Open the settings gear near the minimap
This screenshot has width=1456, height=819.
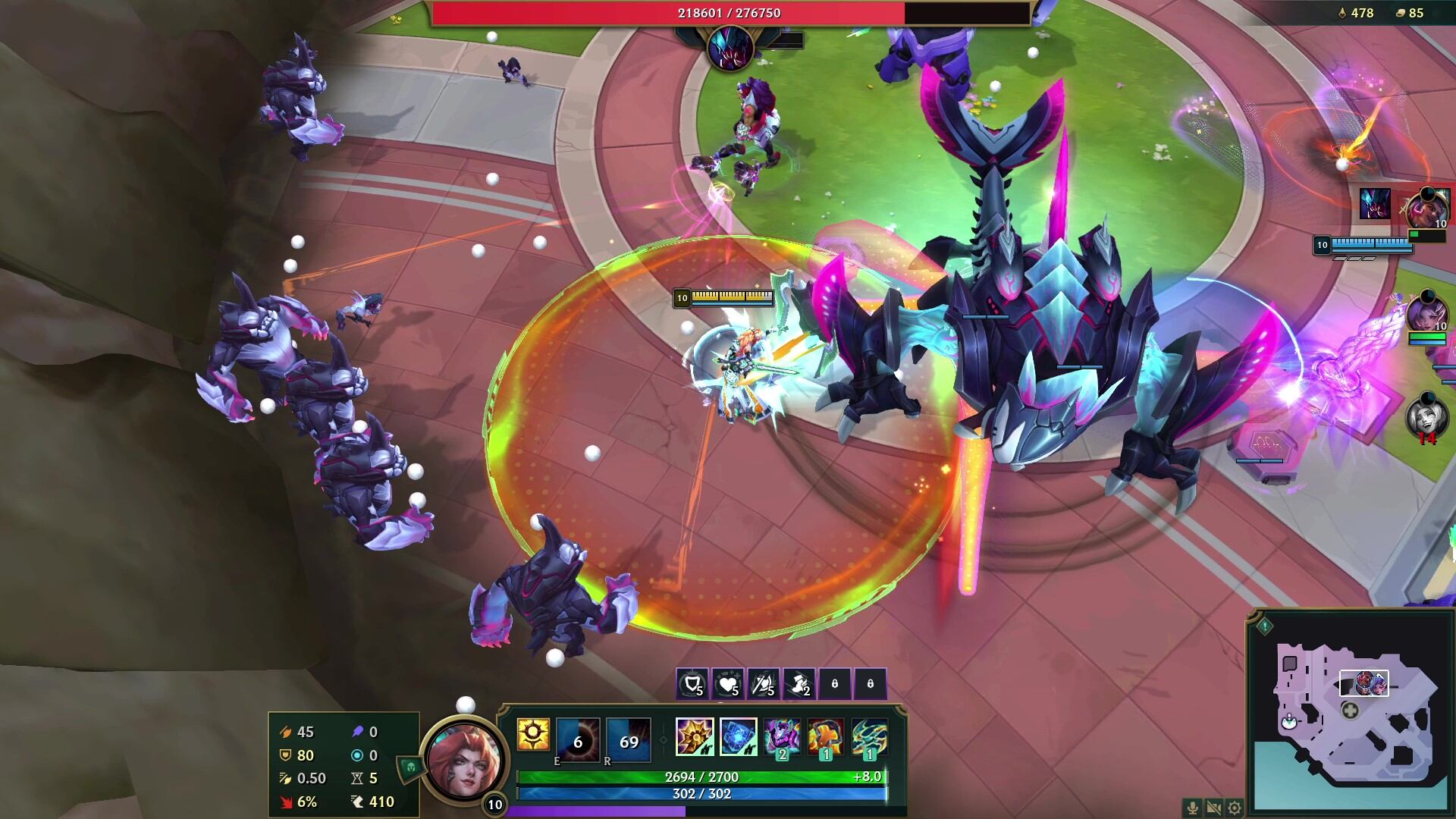tap(1234, 808)
